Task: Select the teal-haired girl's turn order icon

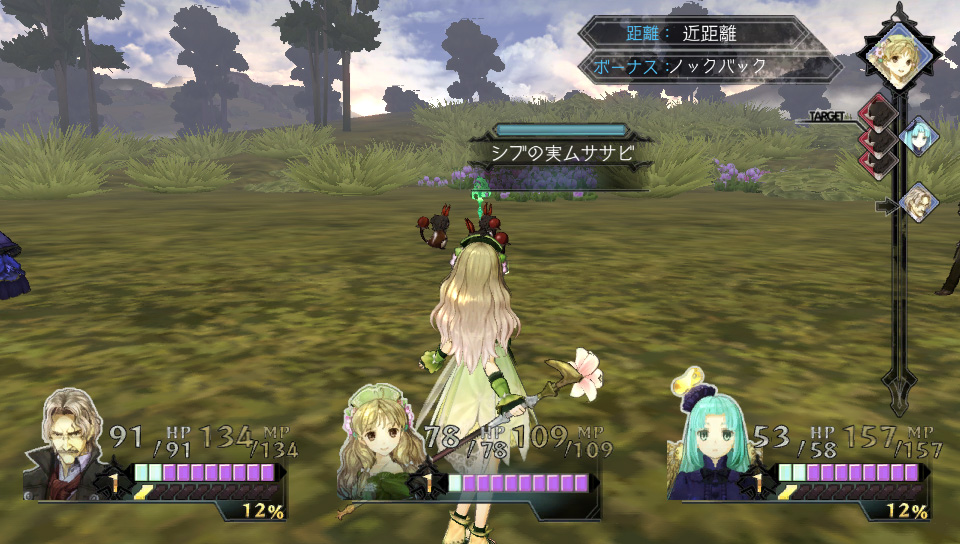Action: point(917,136)
